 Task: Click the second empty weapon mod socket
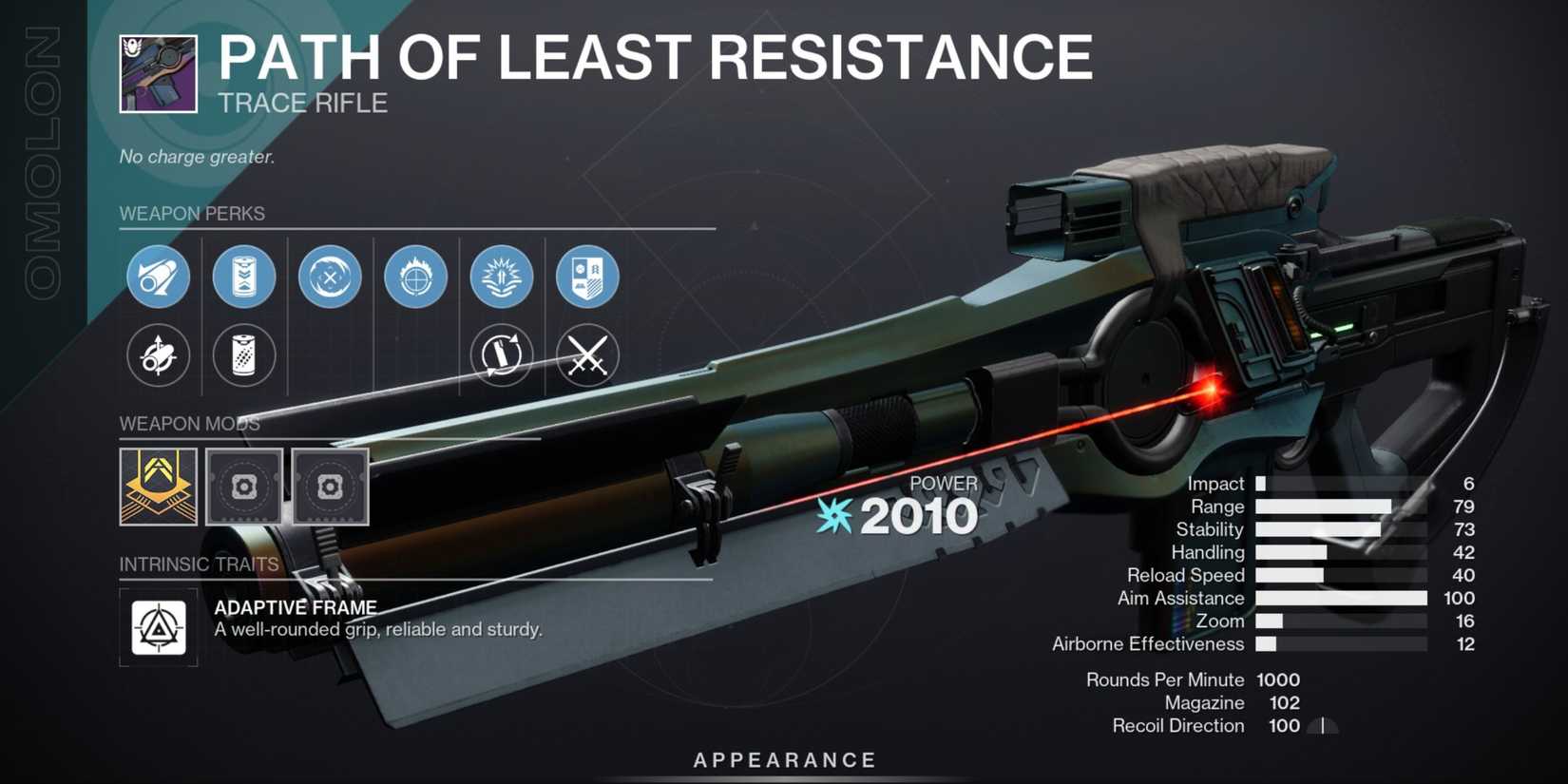pyautogui.click(x=330, y=488)
